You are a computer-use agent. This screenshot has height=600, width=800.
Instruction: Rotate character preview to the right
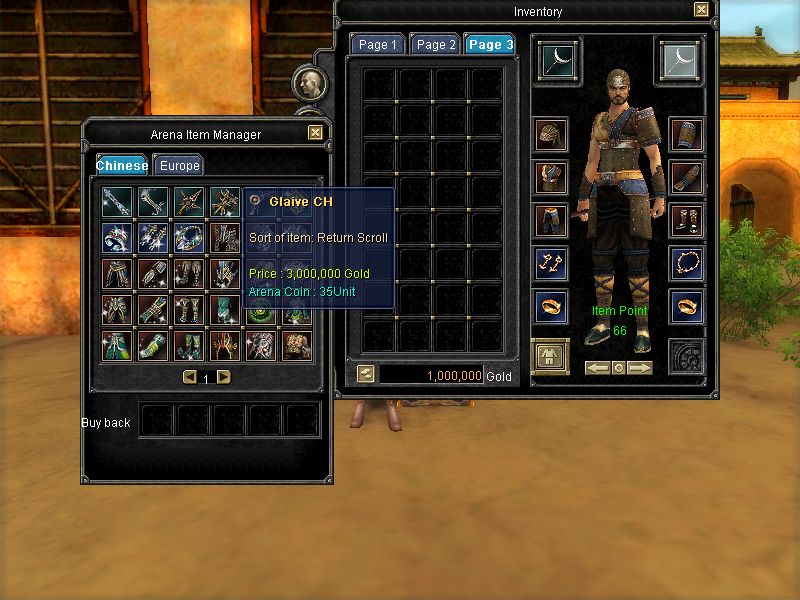pos(641,368)
